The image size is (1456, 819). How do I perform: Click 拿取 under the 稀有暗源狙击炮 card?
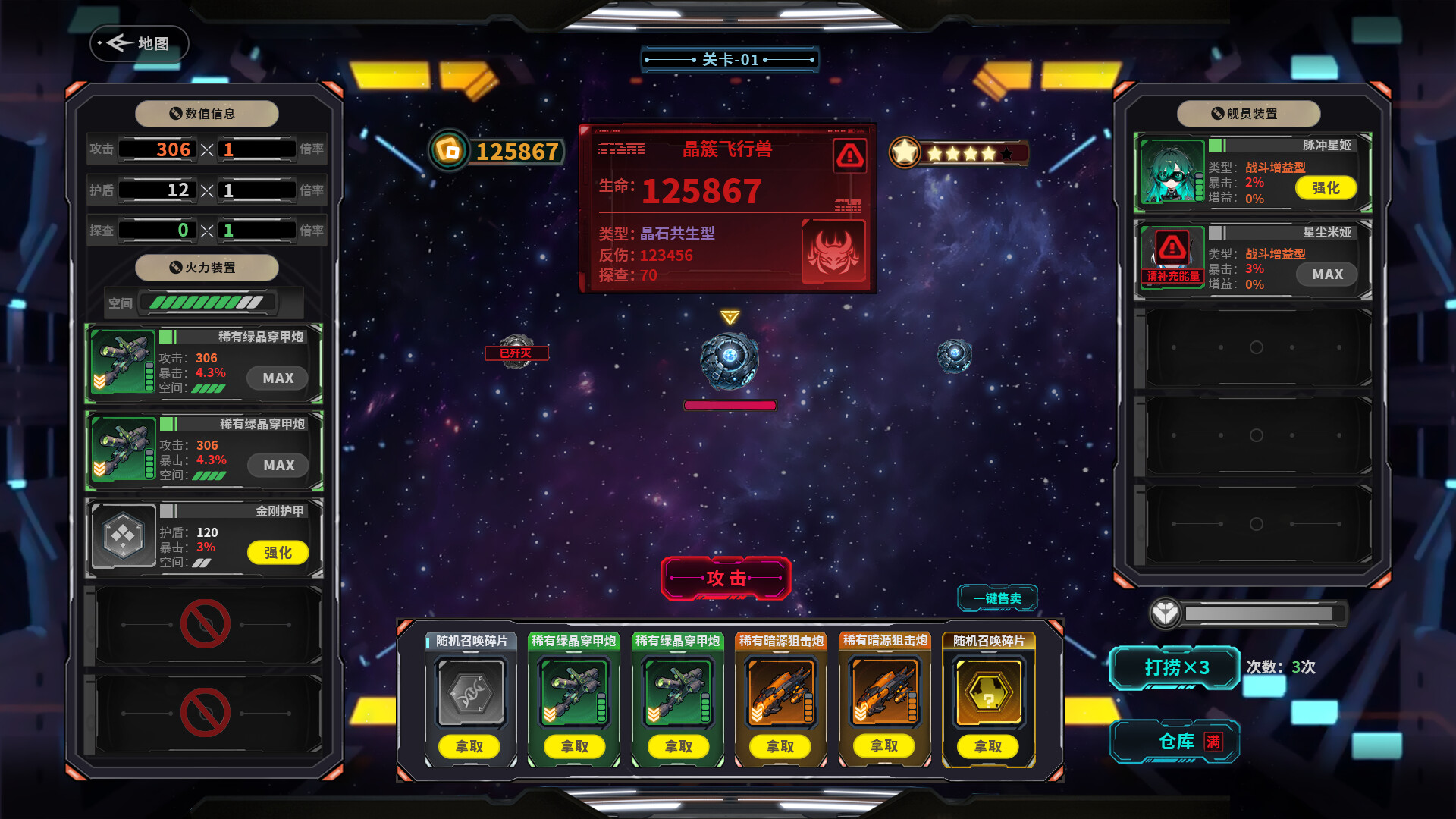(x=780, y=746)
